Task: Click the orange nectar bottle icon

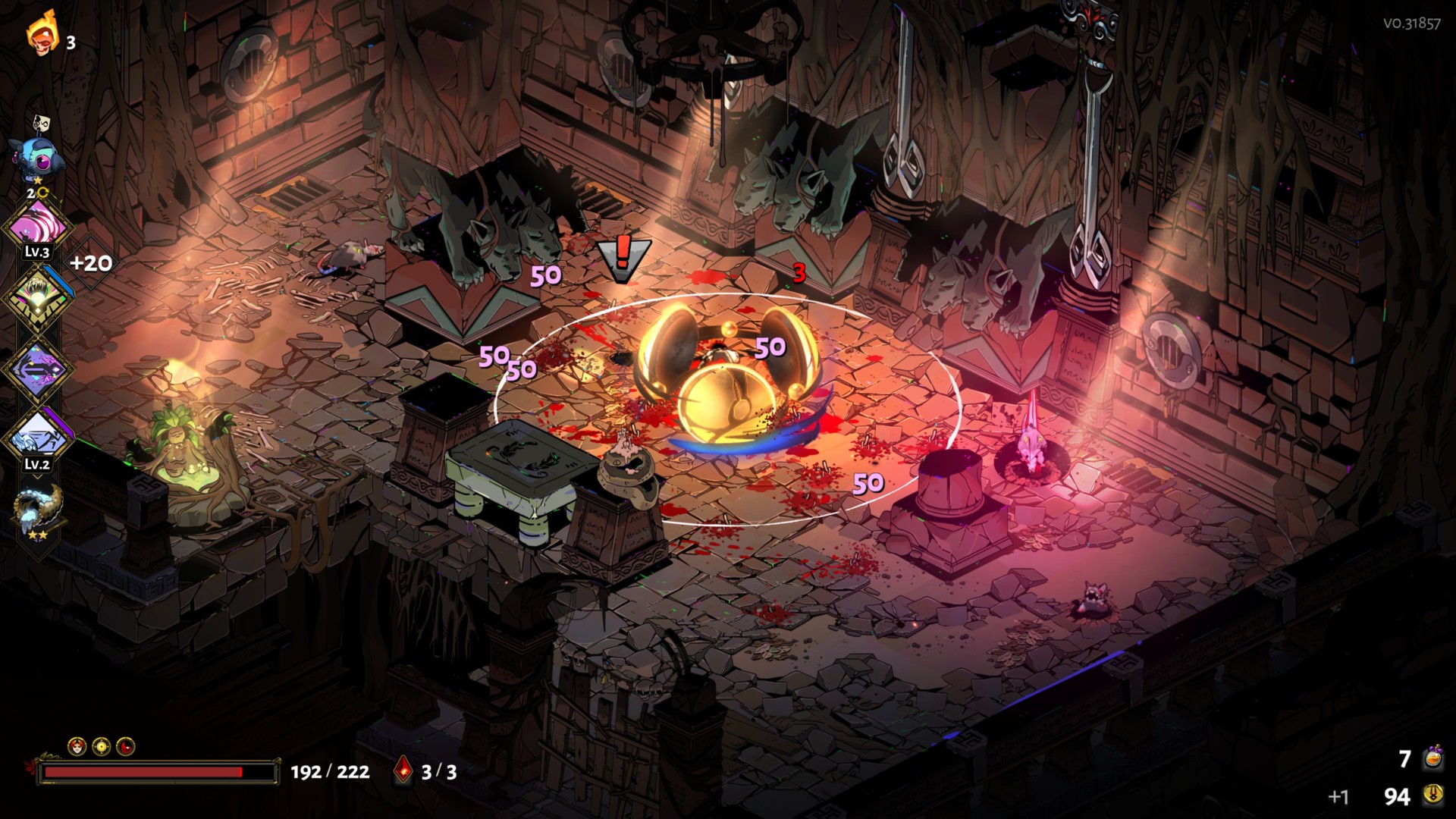Action: [x=1432, y=758]
